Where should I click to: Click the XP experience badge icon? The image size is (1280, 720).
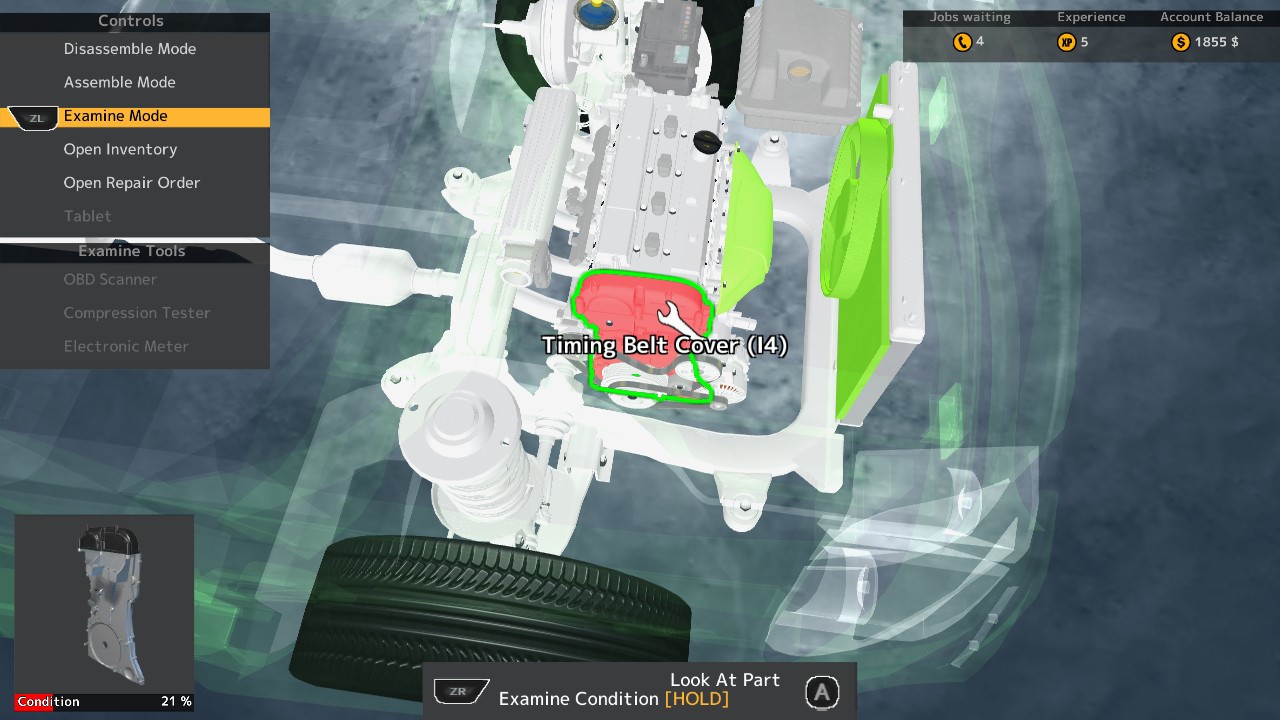[x=1068, y=42]
